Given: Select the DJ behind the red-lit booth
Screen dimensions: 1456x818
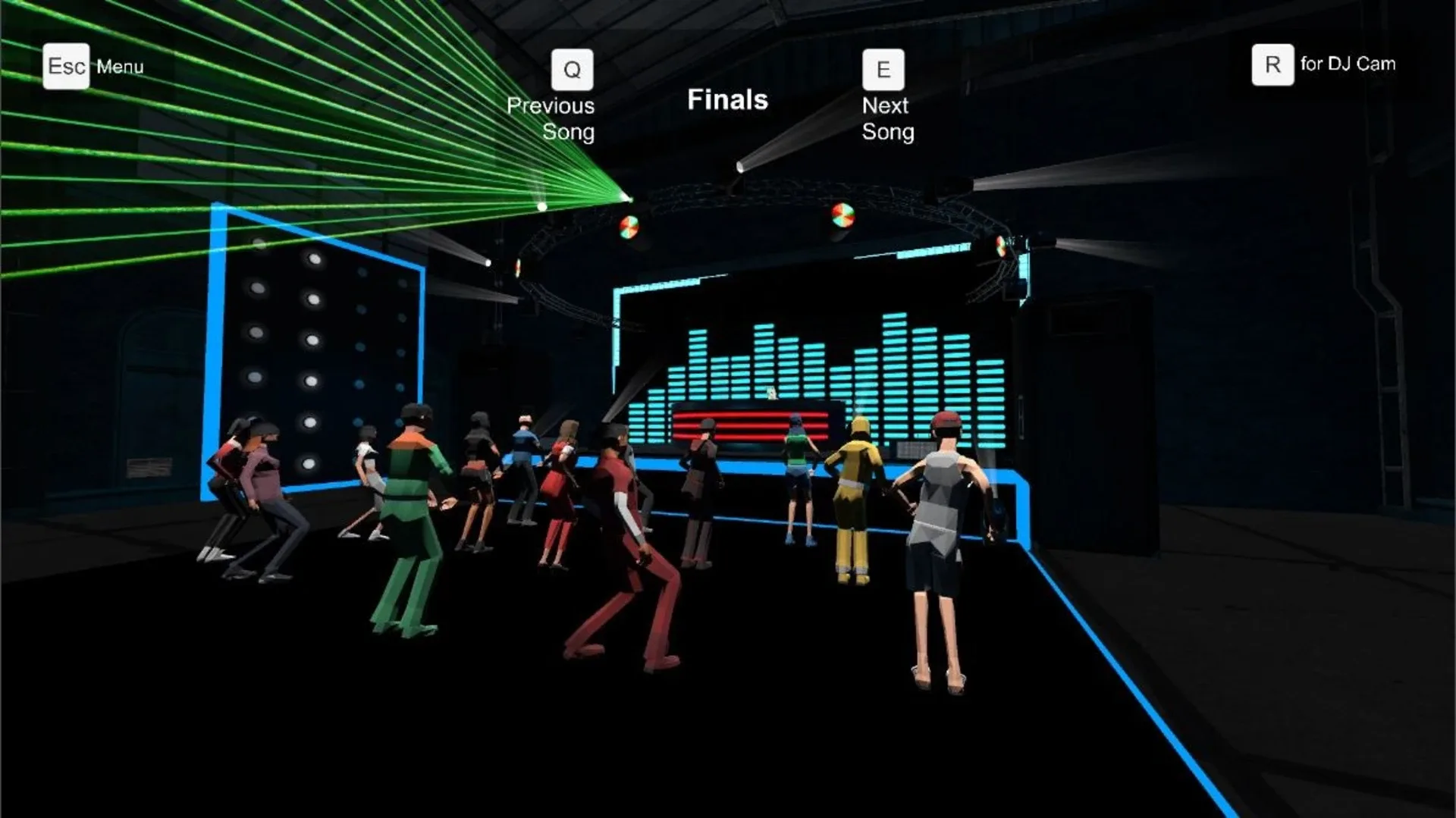Looking at the screenshot, I should (x=771, y=394).
